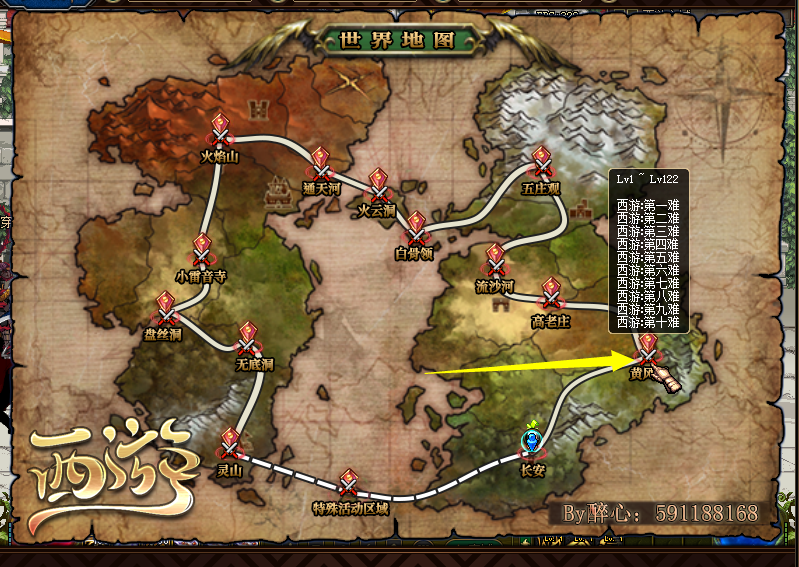Select the 无底洞 location
The width and height of the screenshot is (799, 567).
point(249,340)
